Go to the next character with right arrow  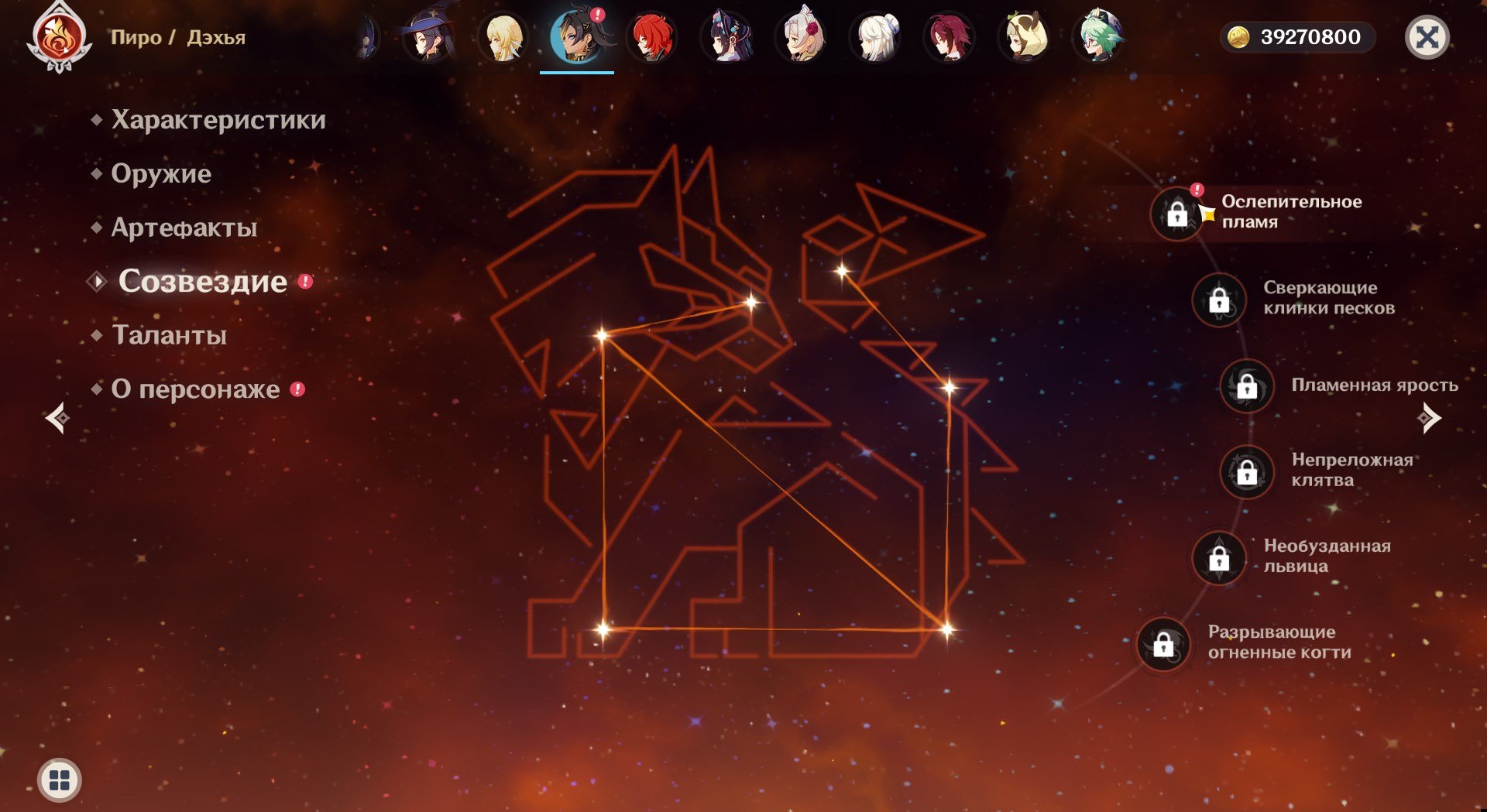coord(1430,418)
